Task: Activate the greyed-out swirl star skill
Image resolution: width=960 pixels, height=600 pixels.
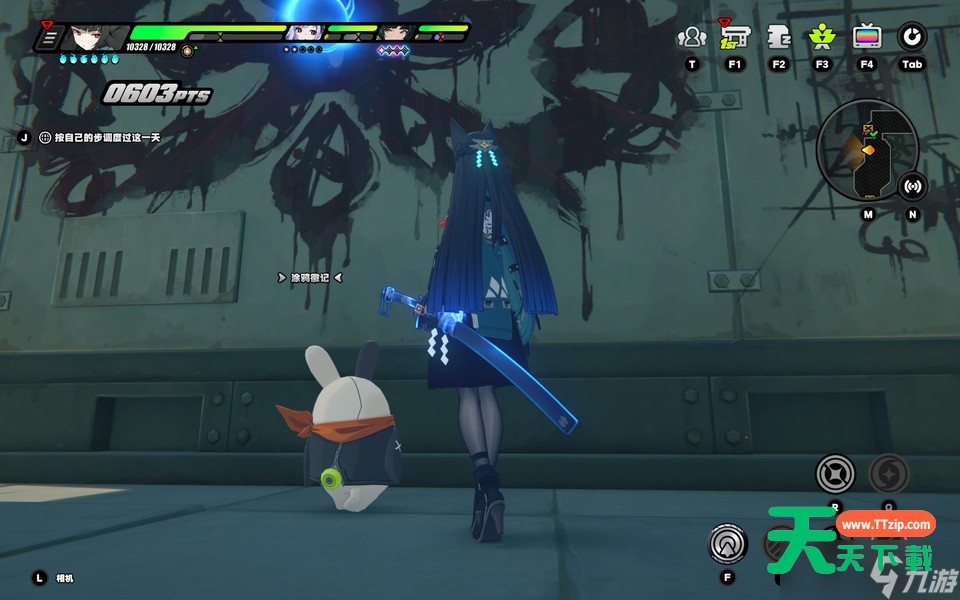Action: point(889,473)
